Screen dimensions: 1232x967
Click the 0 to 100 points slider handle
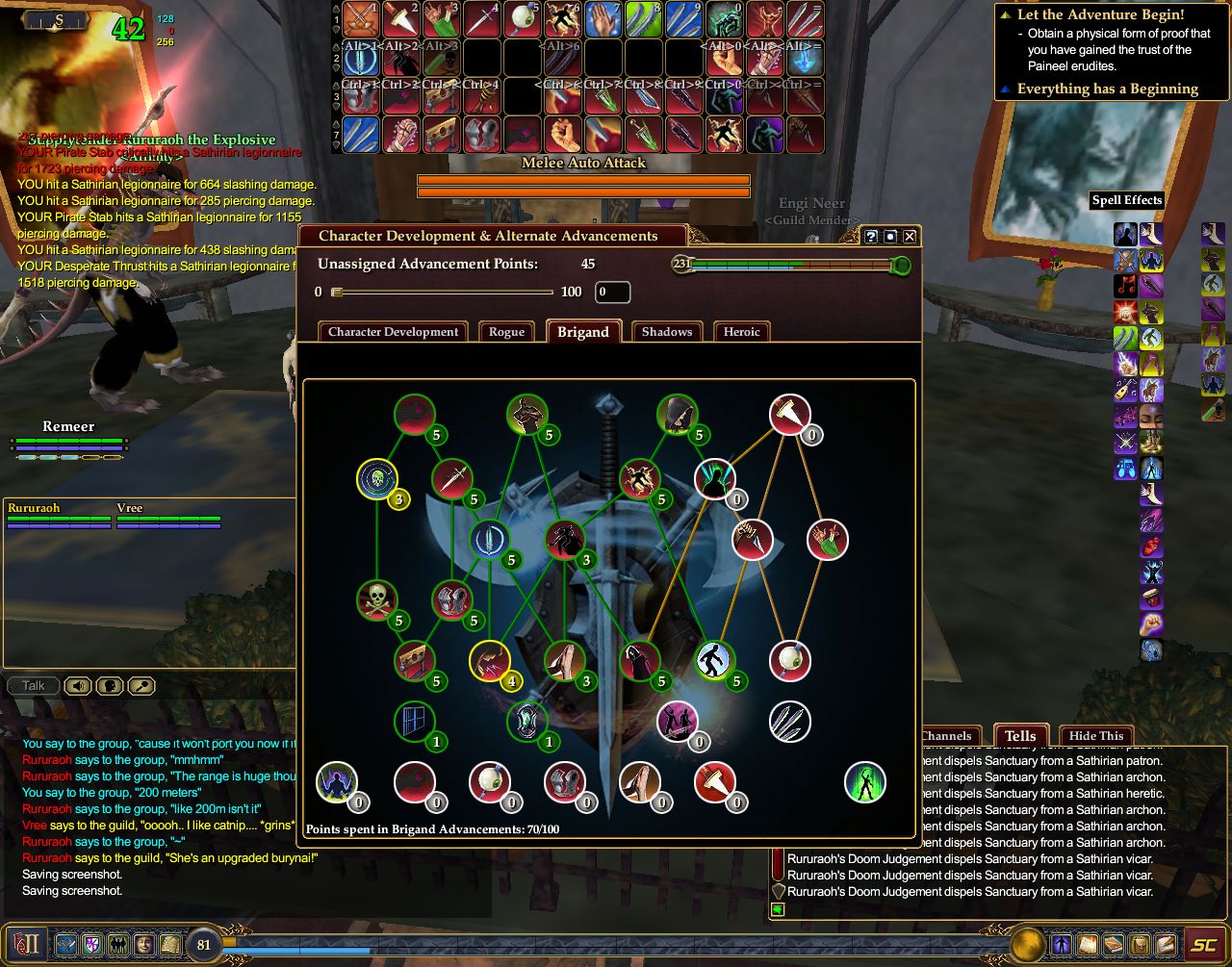pos(337,293)
